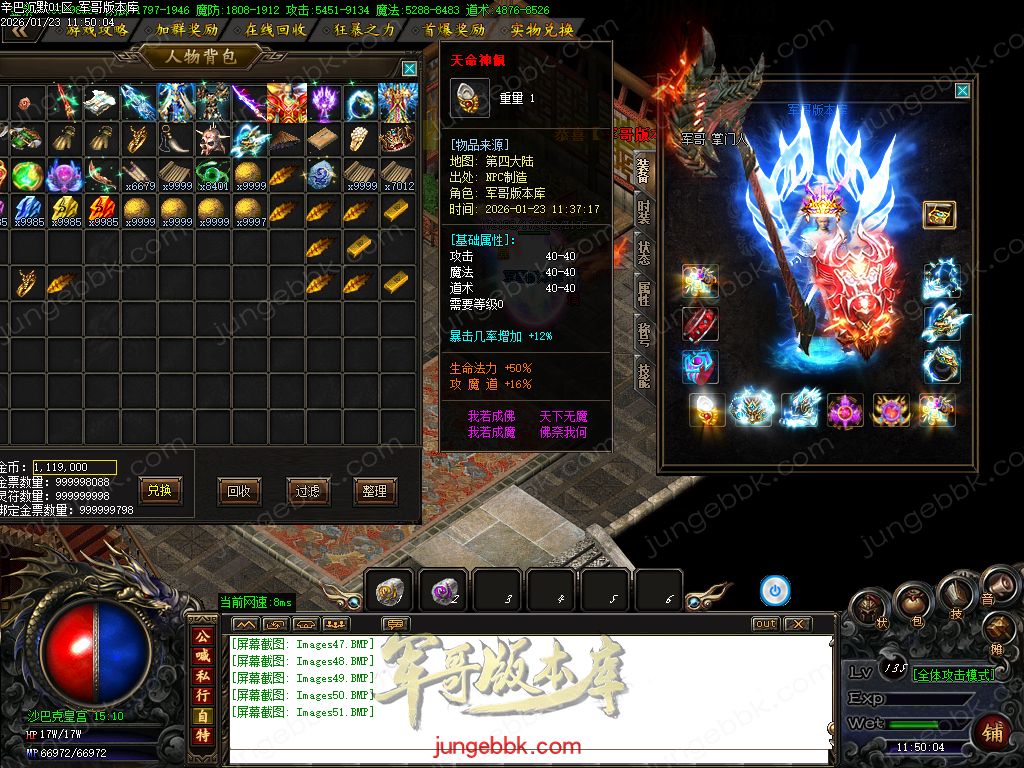Close the 人物背包 inventory window

(409, 68)
